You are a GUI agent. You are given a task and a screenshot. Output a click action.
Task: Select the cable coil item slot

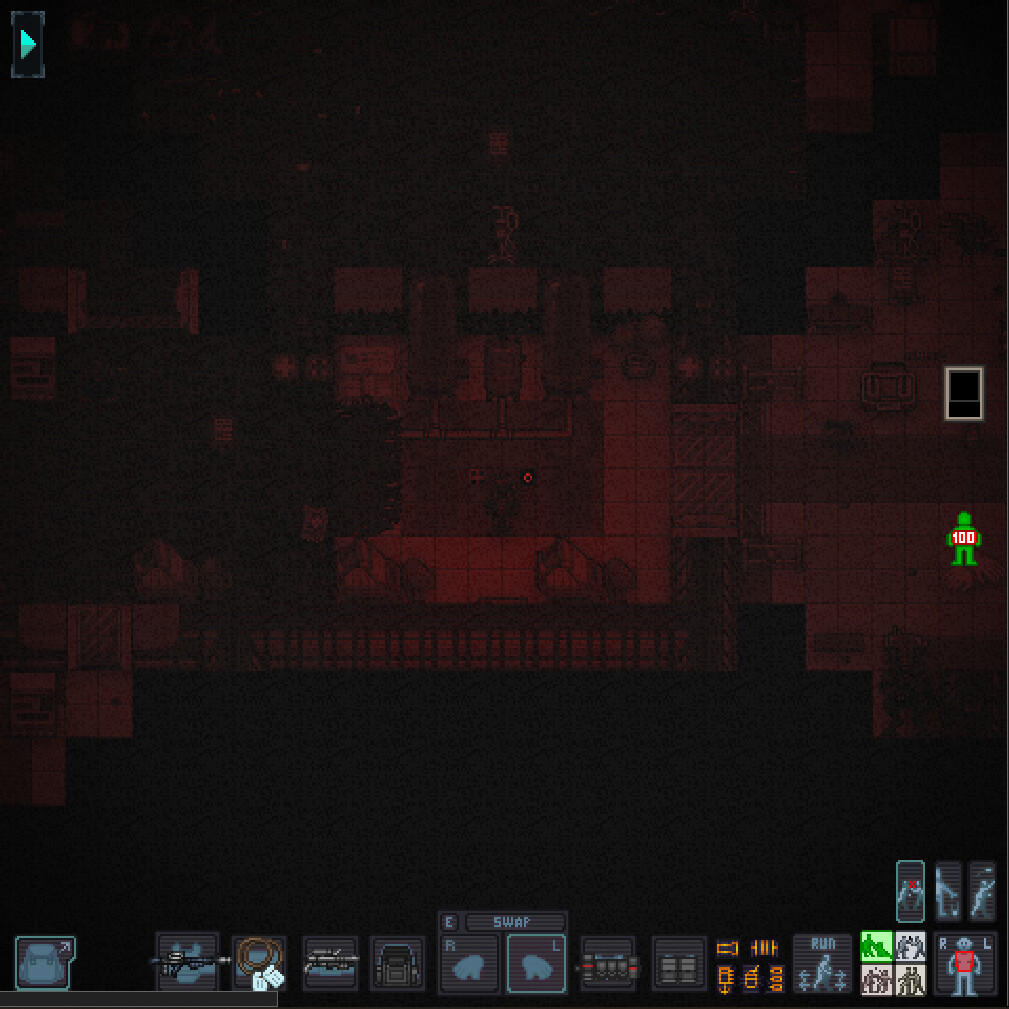[260, 963]
